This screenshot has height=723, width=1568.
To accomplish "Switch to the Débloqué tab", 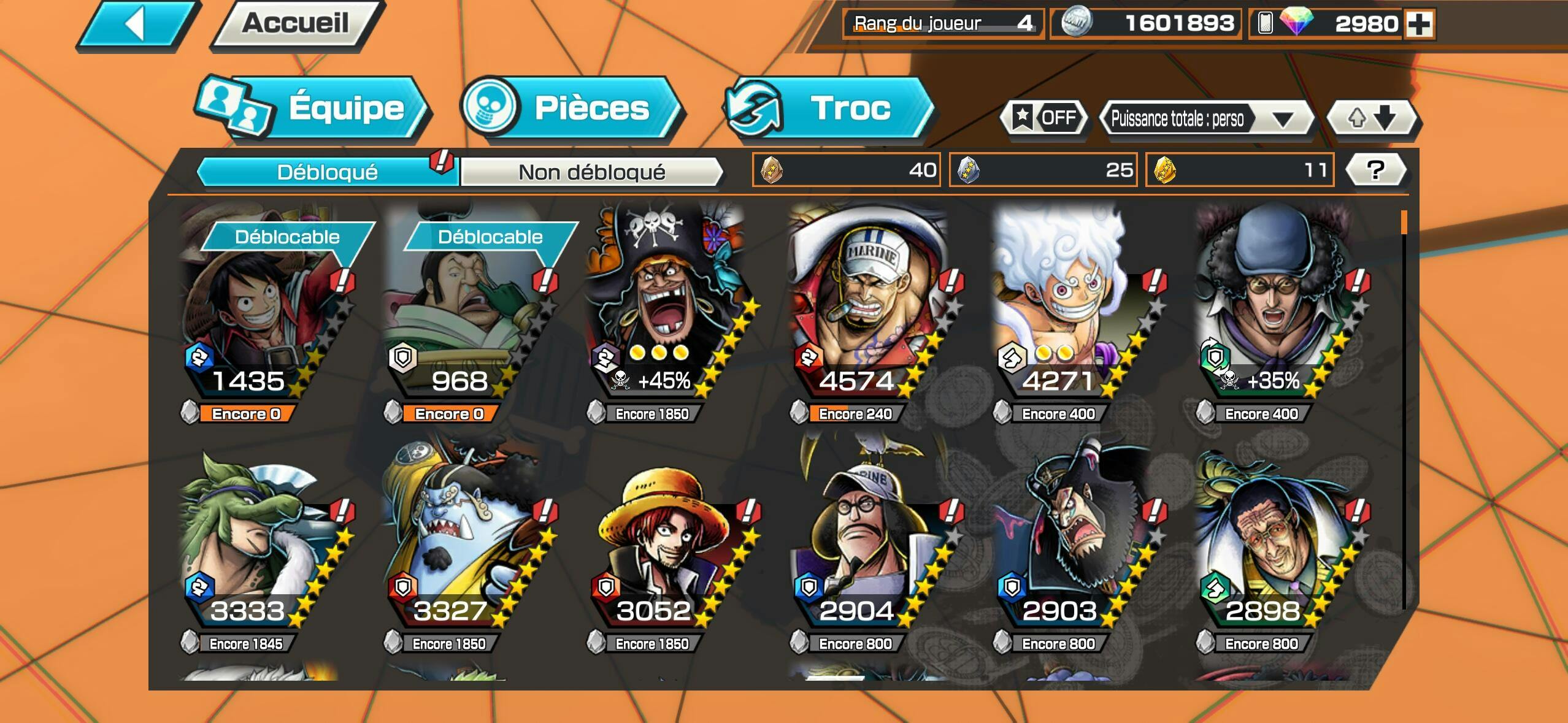I will click(326, 172).
